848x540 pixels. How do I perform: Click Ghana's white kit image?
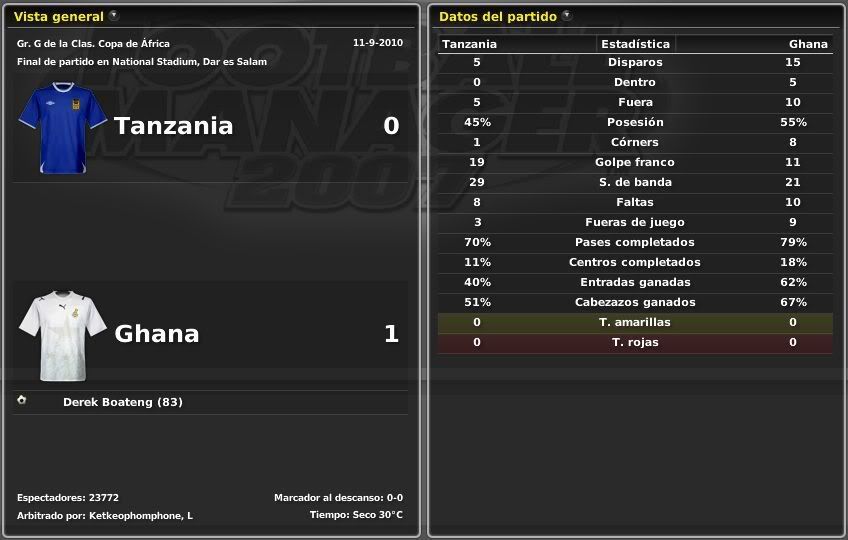pos(63,336)
